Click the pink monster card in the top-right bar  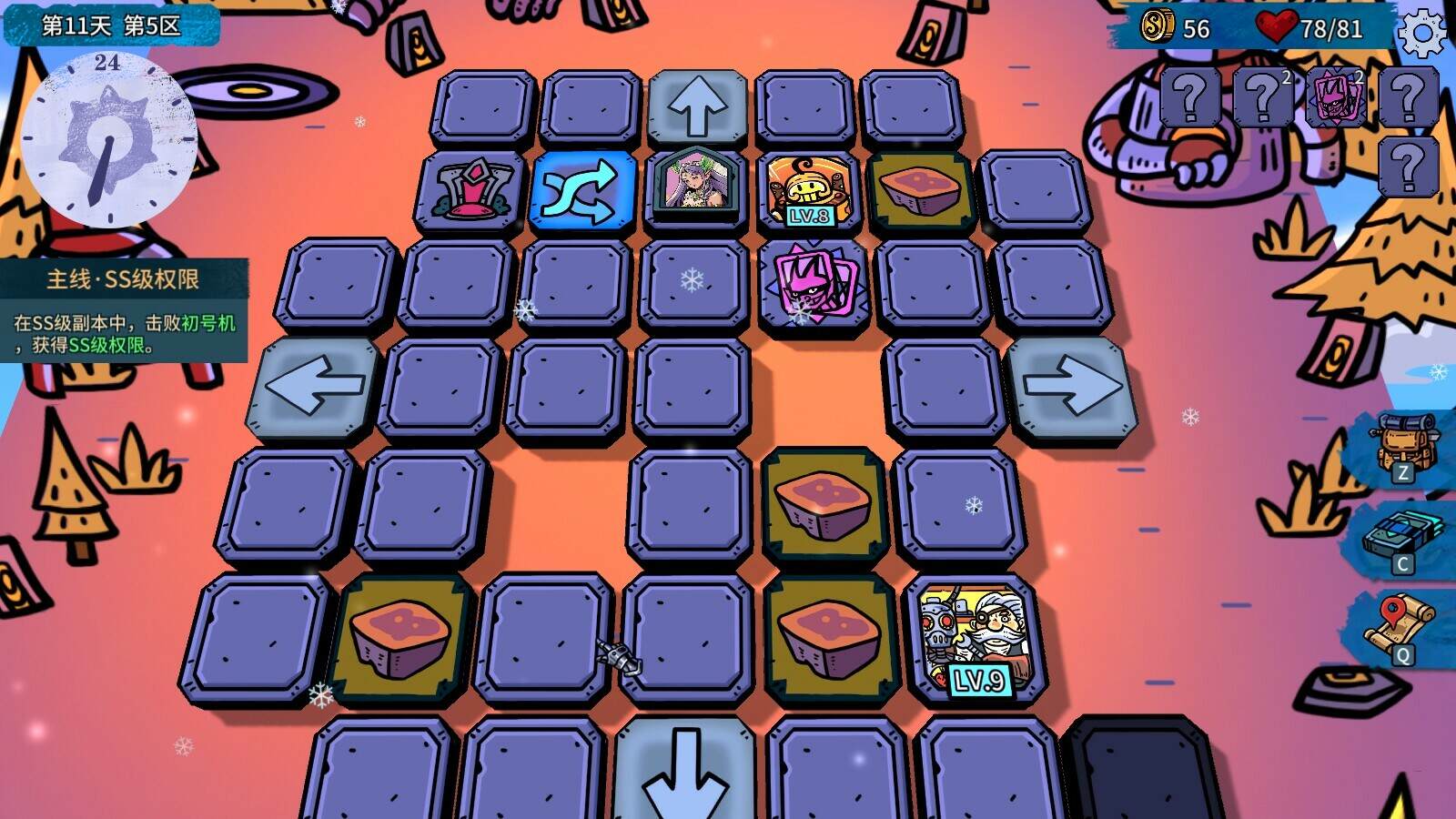pos(1334,96)
